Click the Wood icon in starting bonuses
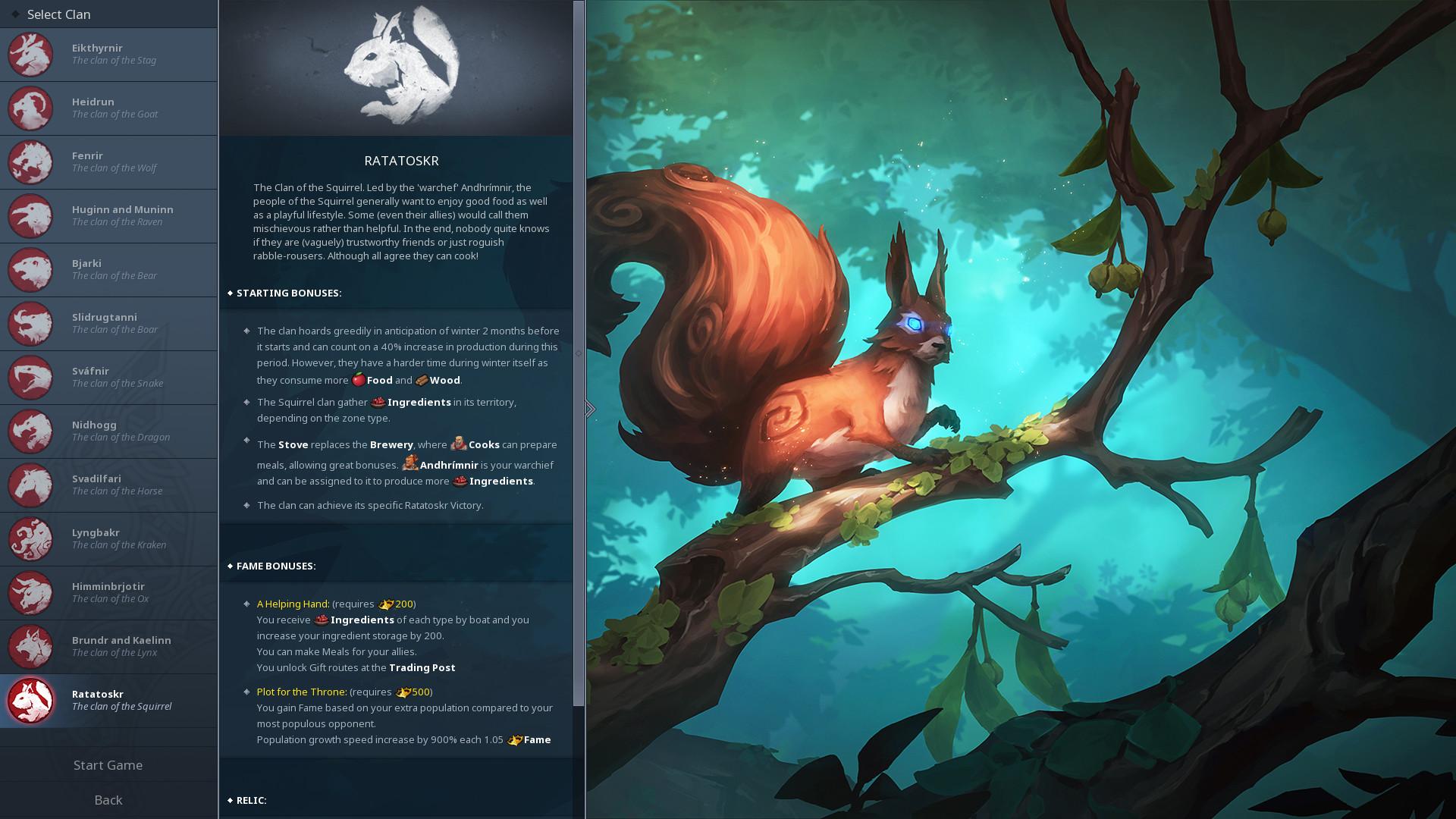 [422, 379]
